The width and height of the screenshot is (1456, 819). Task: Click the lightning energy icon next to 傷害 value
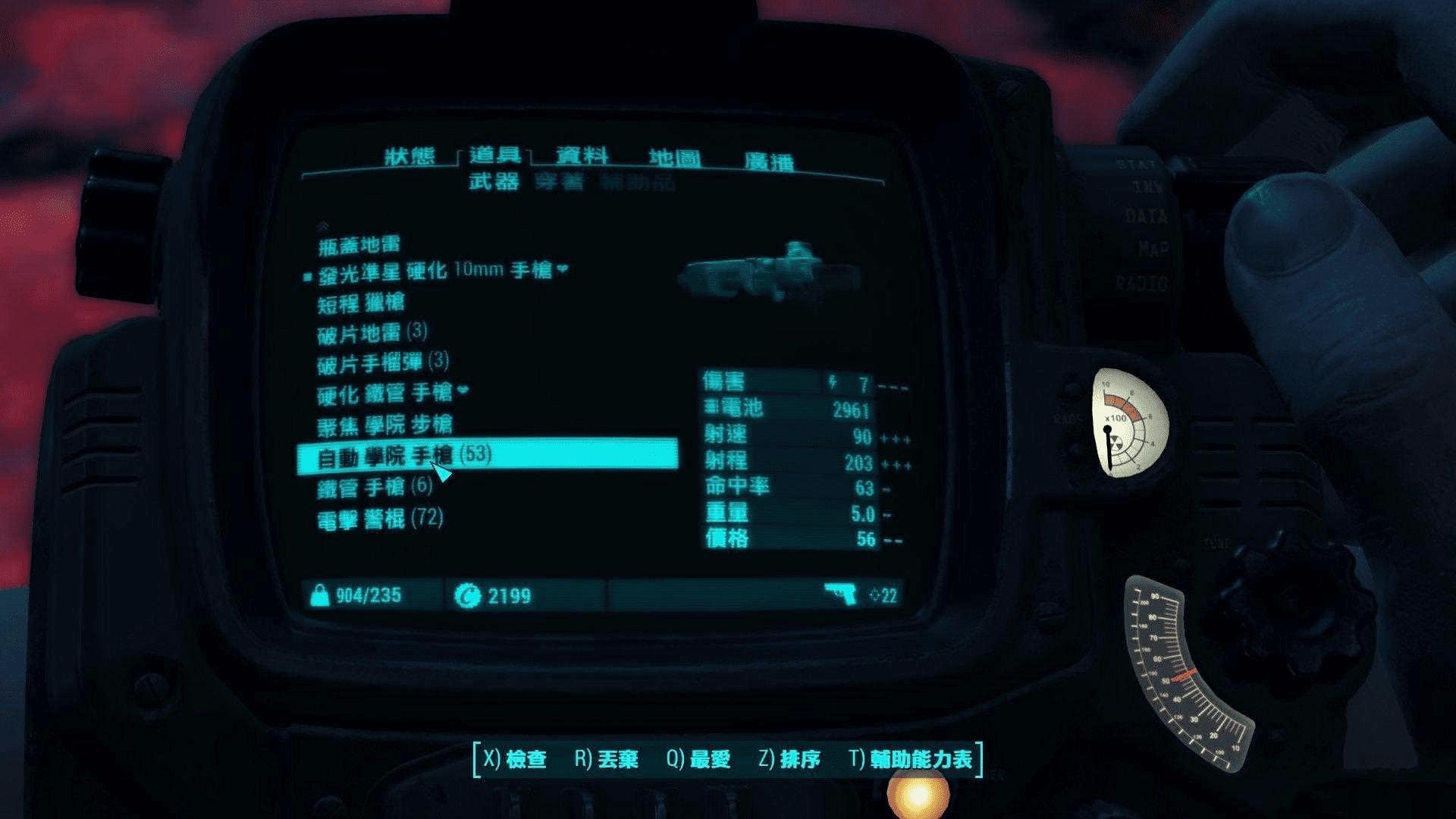833,383
